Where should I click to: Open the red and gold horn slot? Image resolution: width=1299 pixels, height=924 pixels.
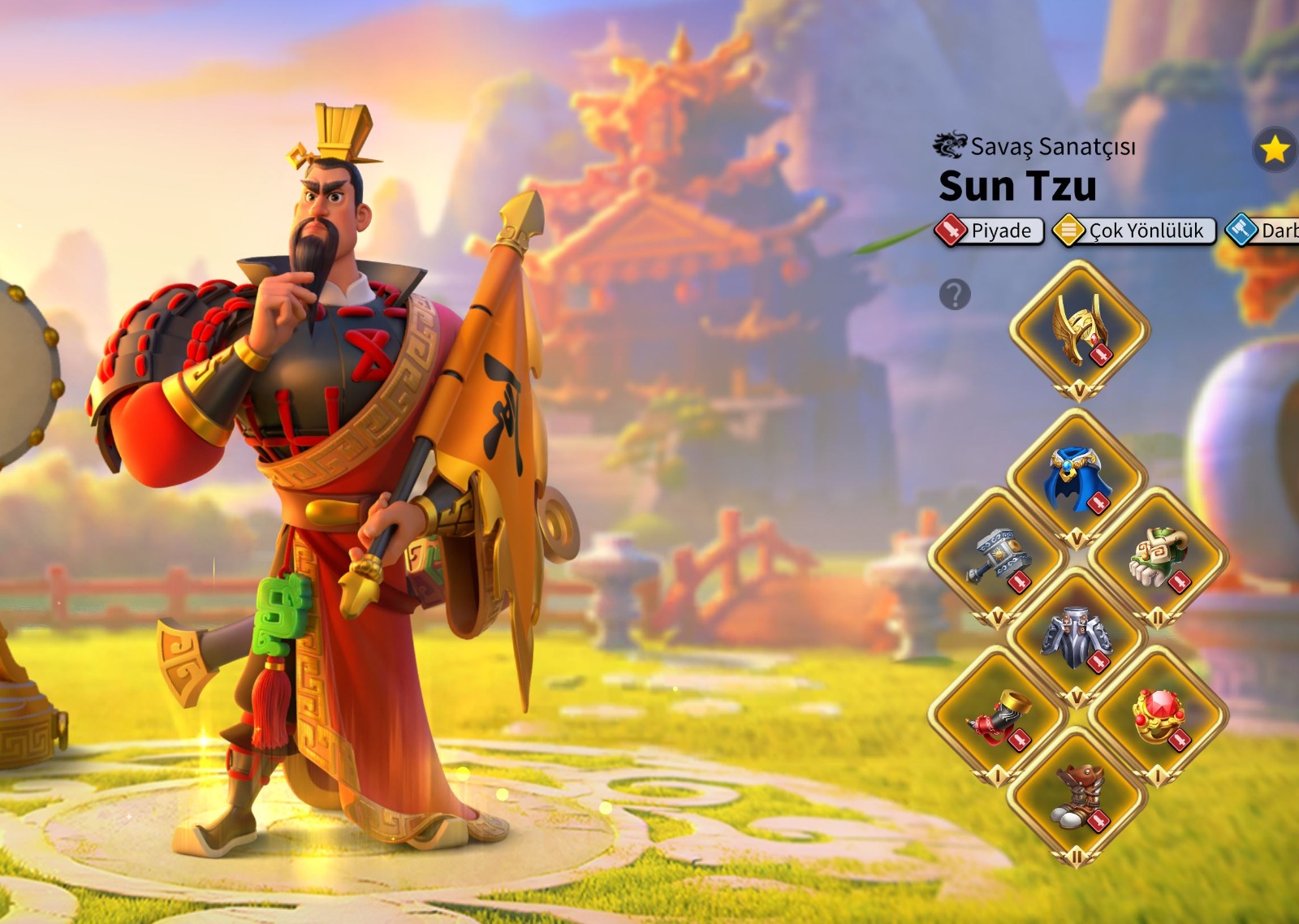(997, 716)
